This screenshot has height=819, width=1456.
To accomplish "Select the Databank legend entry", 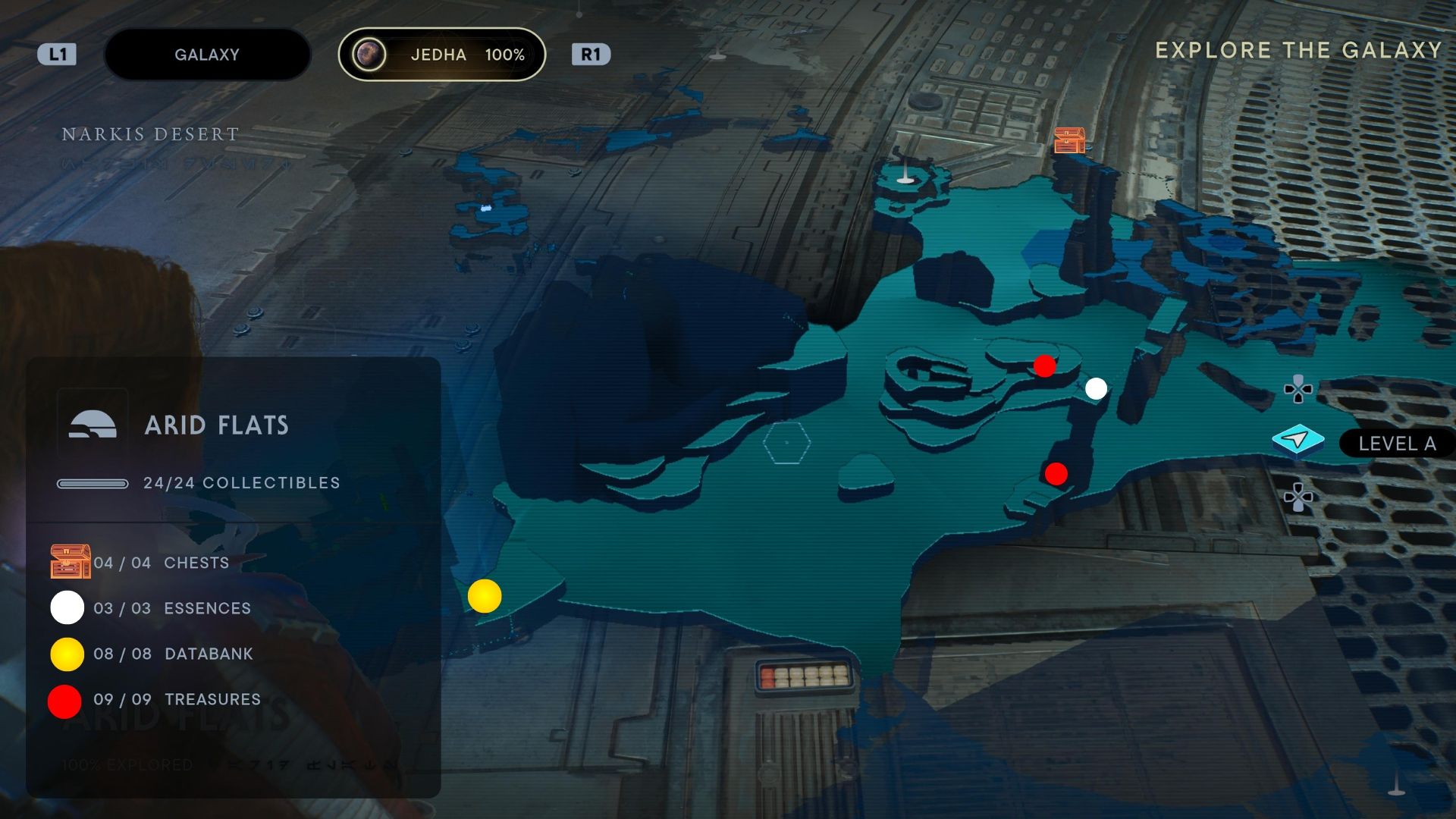I will (208, 654).
